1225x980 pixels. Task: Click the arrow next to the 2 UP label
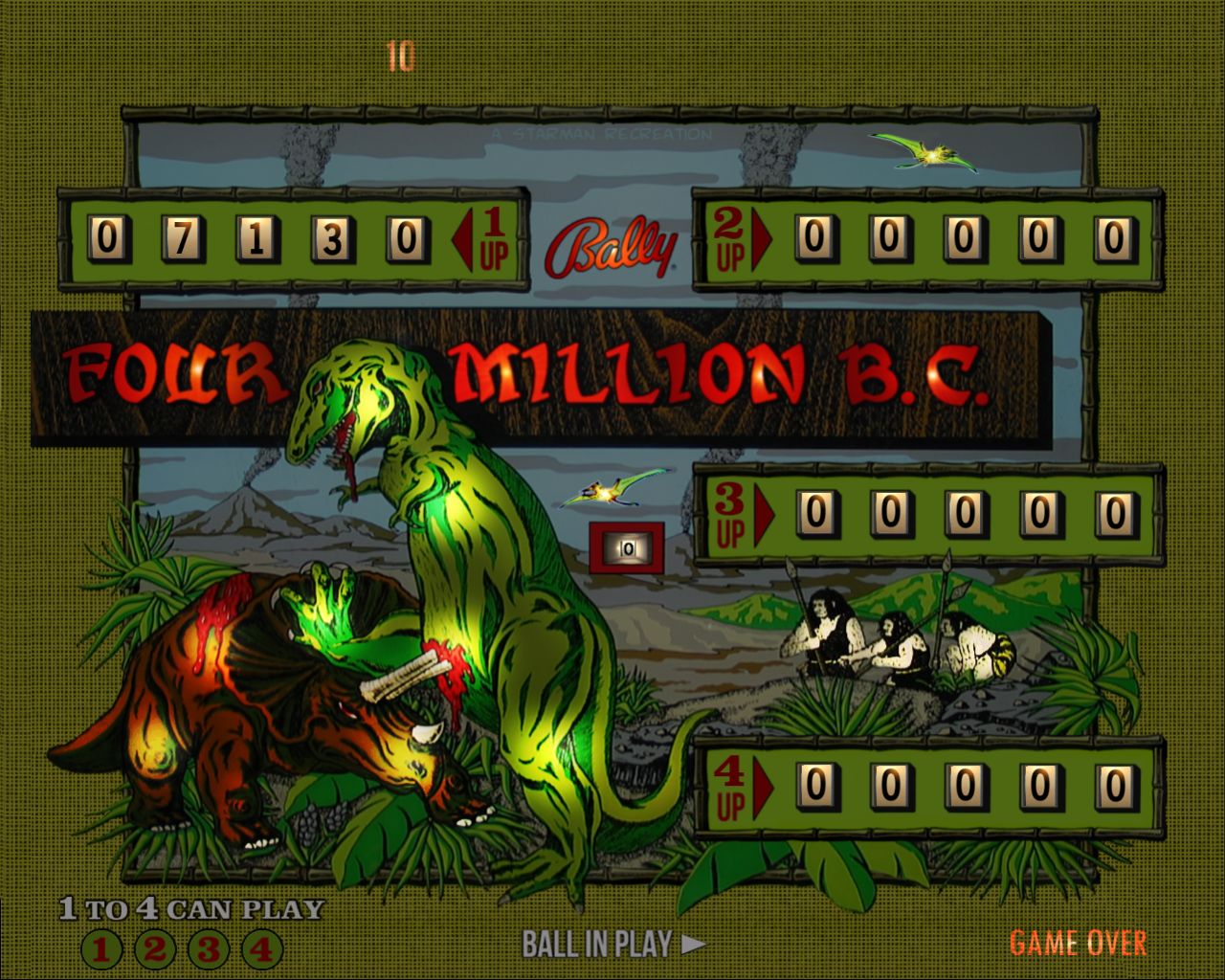(x=761, y=236)
